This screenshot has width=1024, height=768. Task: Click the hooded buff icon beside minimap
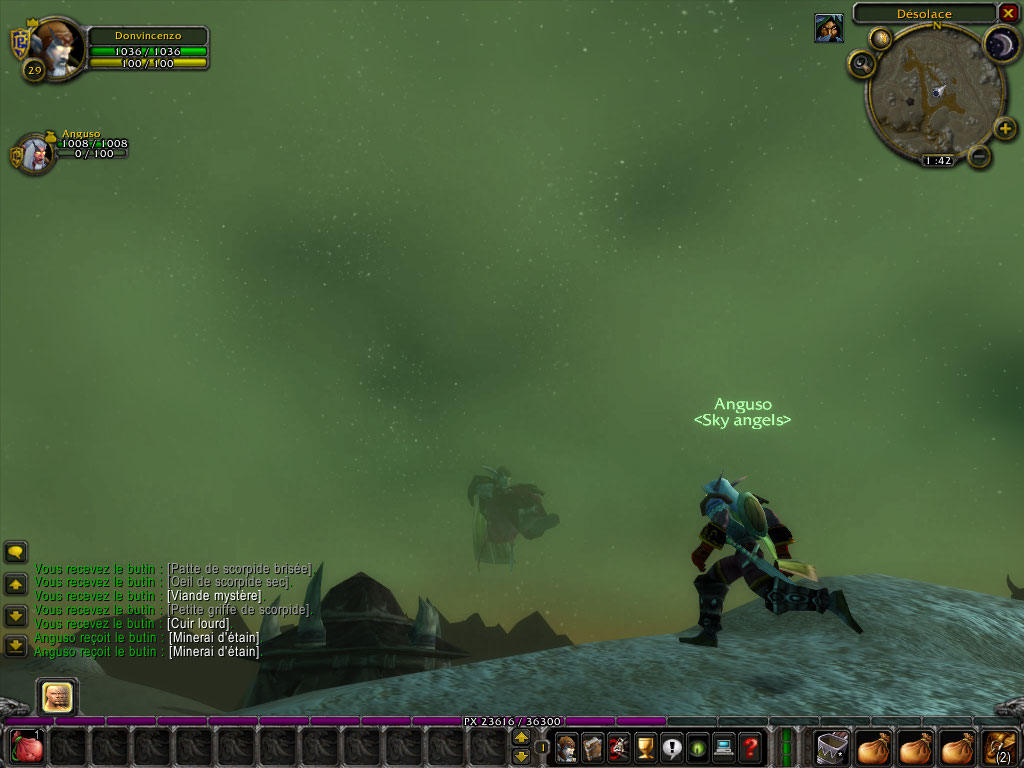(x=828, y=28)
